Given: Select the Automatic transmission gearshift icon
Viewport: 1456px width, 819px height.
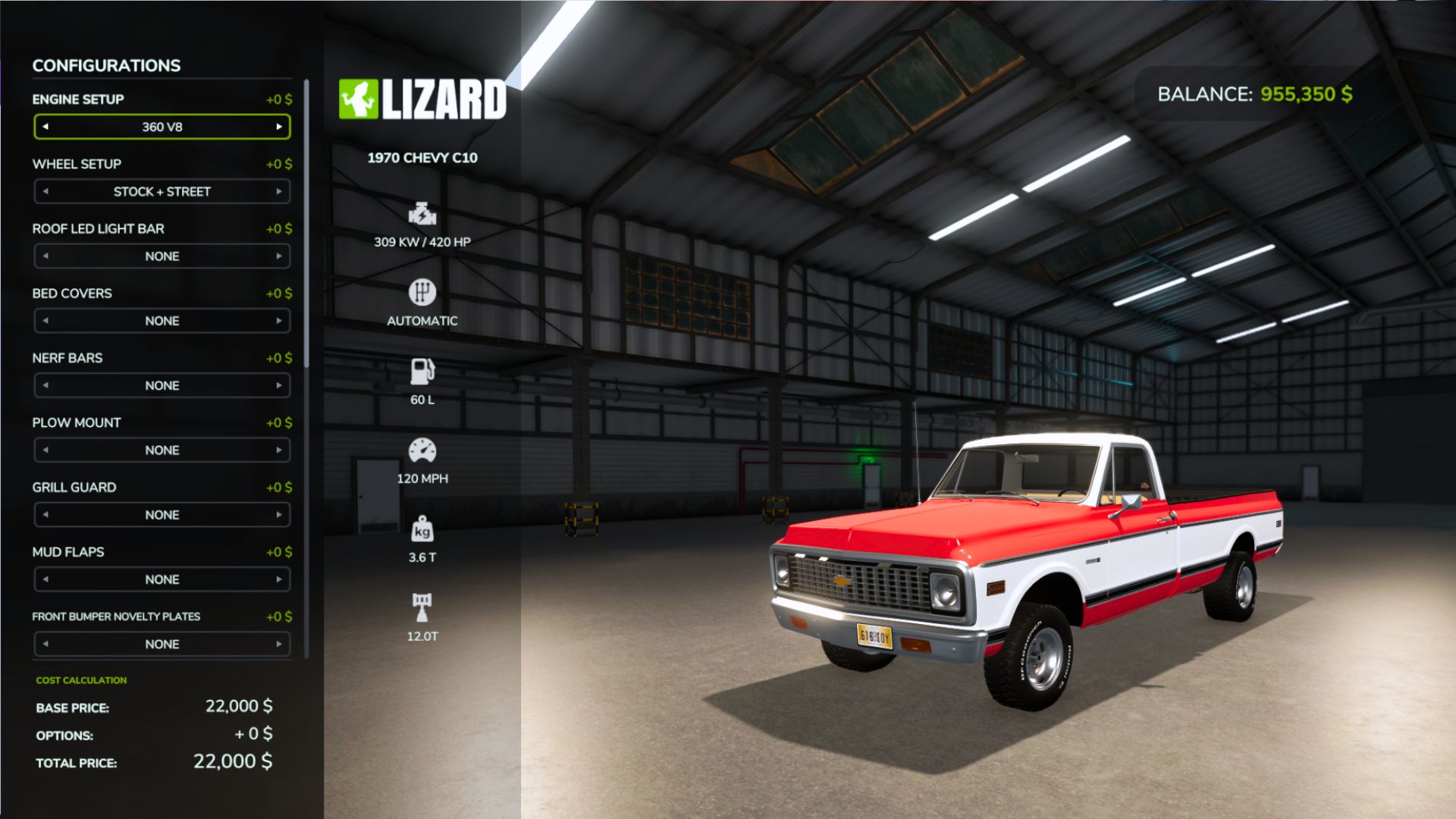Looking at the screenshot, I should click(x=422, y=292).
